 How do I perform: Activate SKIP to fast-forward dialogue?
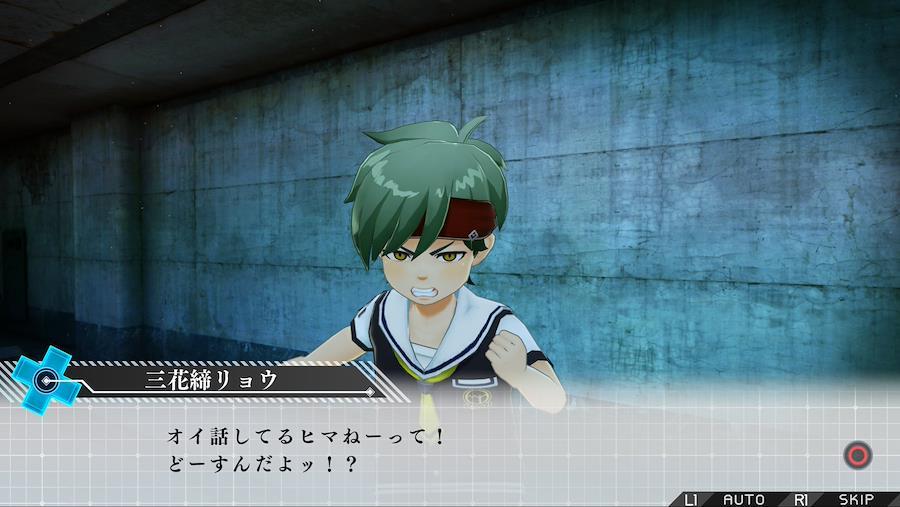(x=856, y=499)
